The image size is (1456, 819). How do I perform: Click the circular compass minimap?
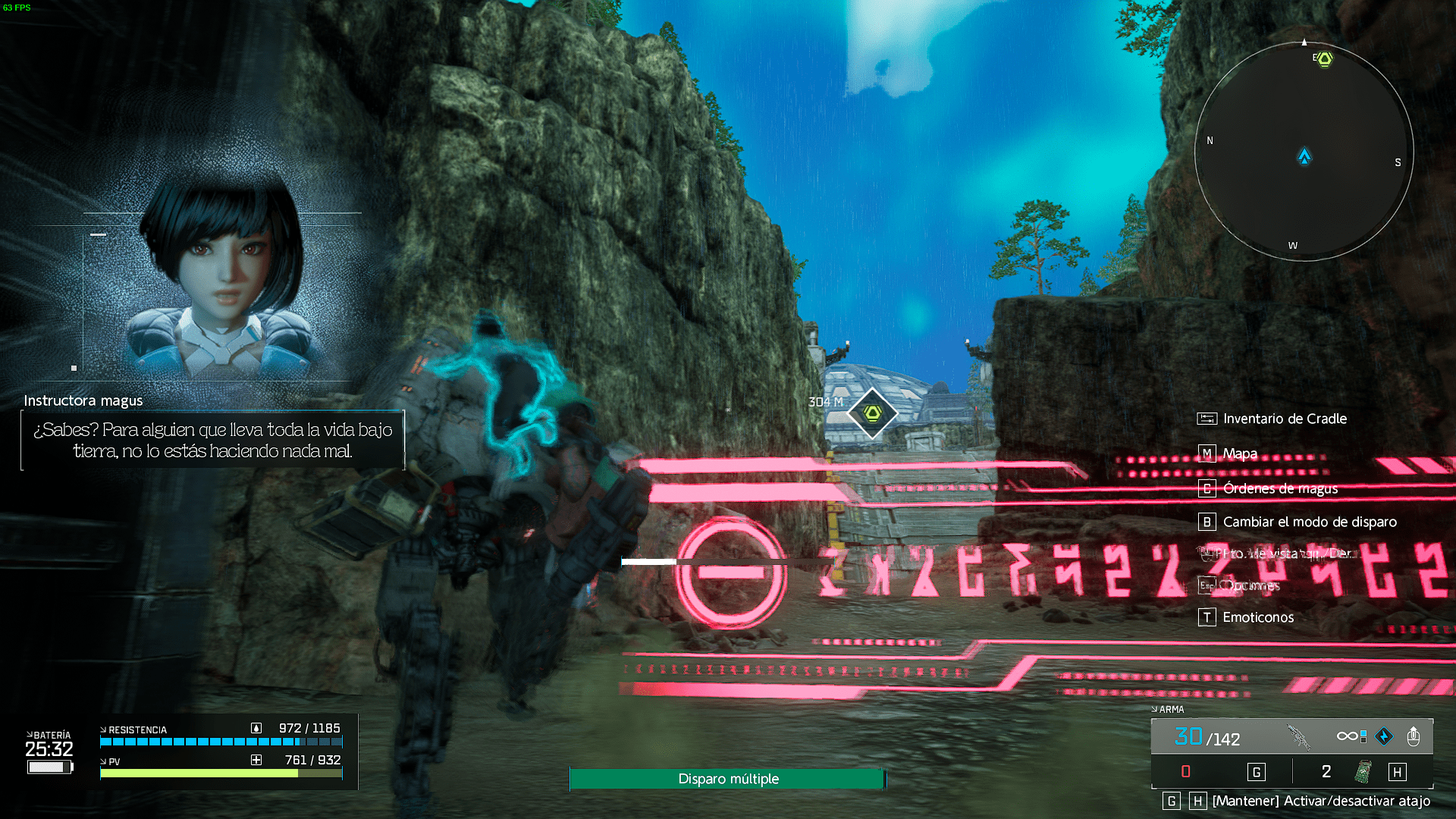[x=1304, y=152]
